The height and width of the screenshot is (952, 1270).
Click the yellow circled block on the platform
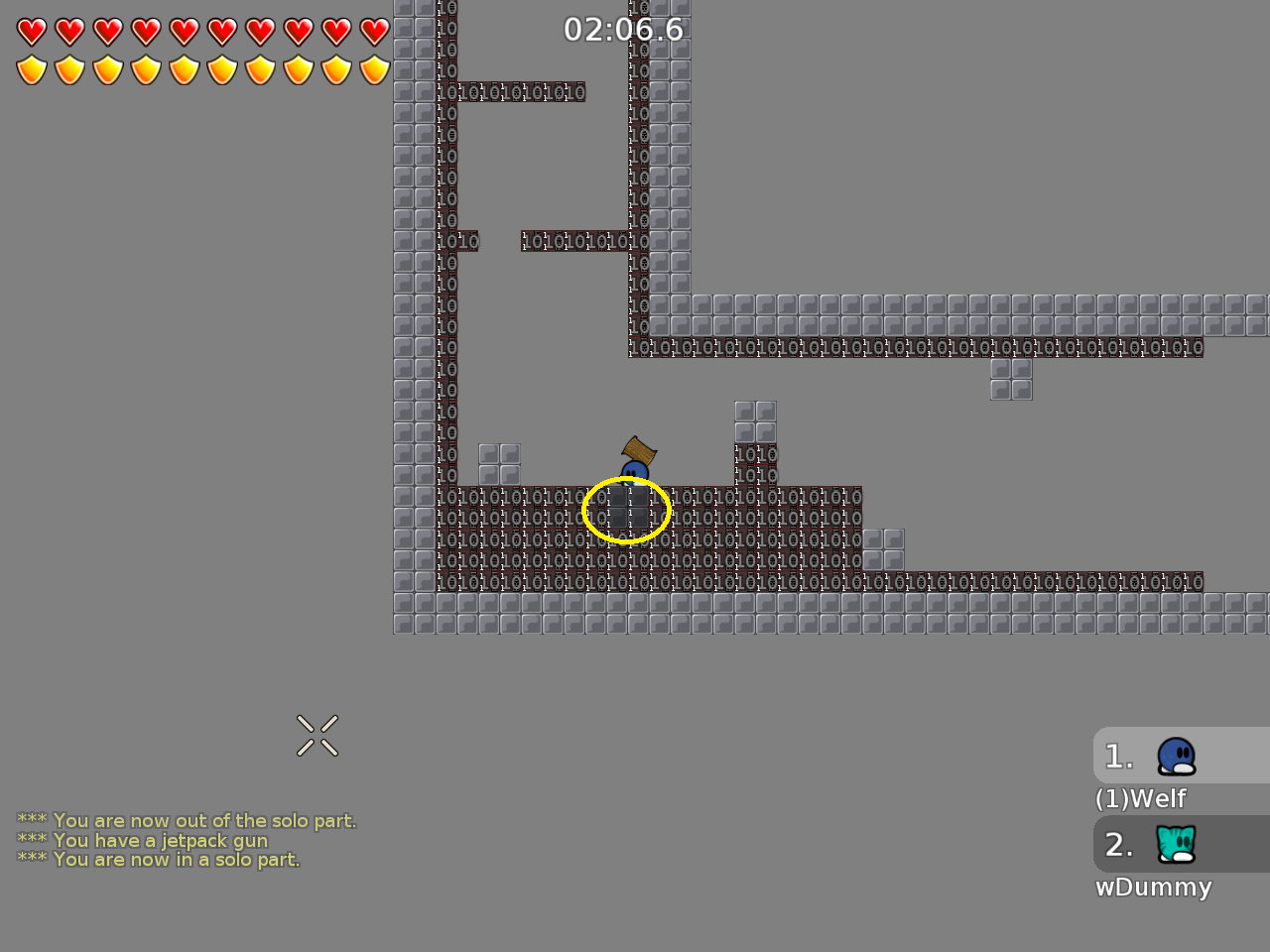(x=626, y=509)
